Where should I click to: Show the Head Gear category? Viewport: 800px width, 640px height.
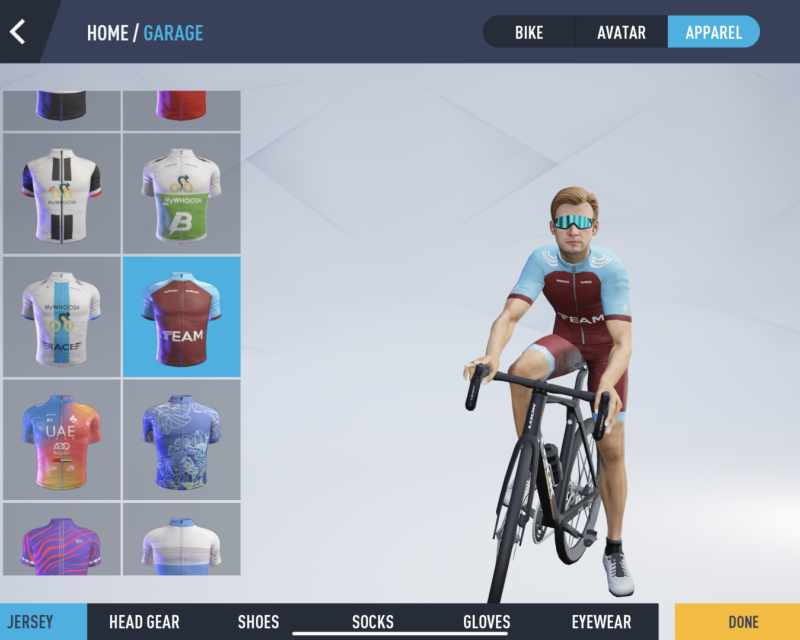click(x=144, y=622)
